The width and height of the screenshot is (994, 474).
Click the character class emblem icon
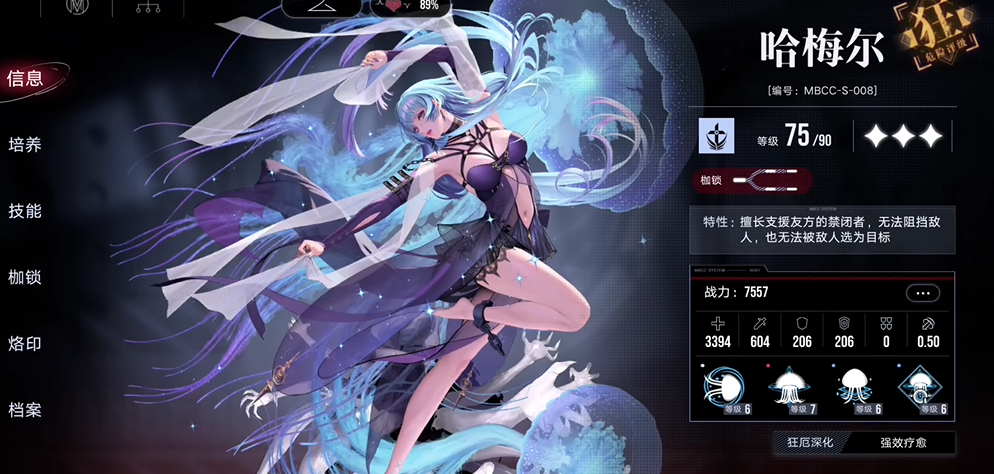[717, 136]
